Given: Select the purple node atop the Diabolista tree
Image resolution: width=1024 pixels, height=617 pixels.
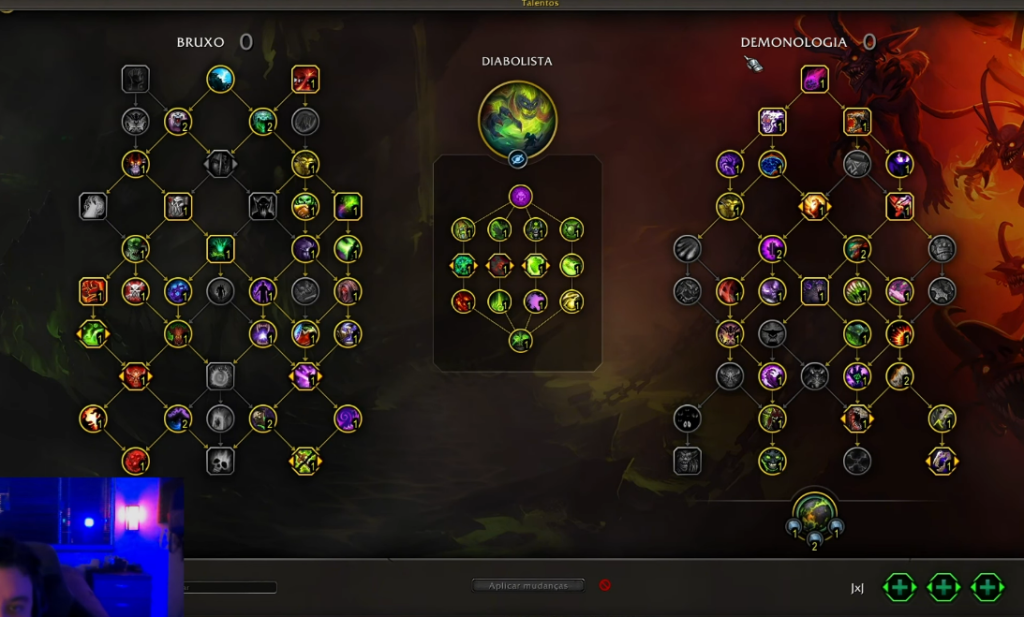Looking at the screenshot, I should (520, 196).
